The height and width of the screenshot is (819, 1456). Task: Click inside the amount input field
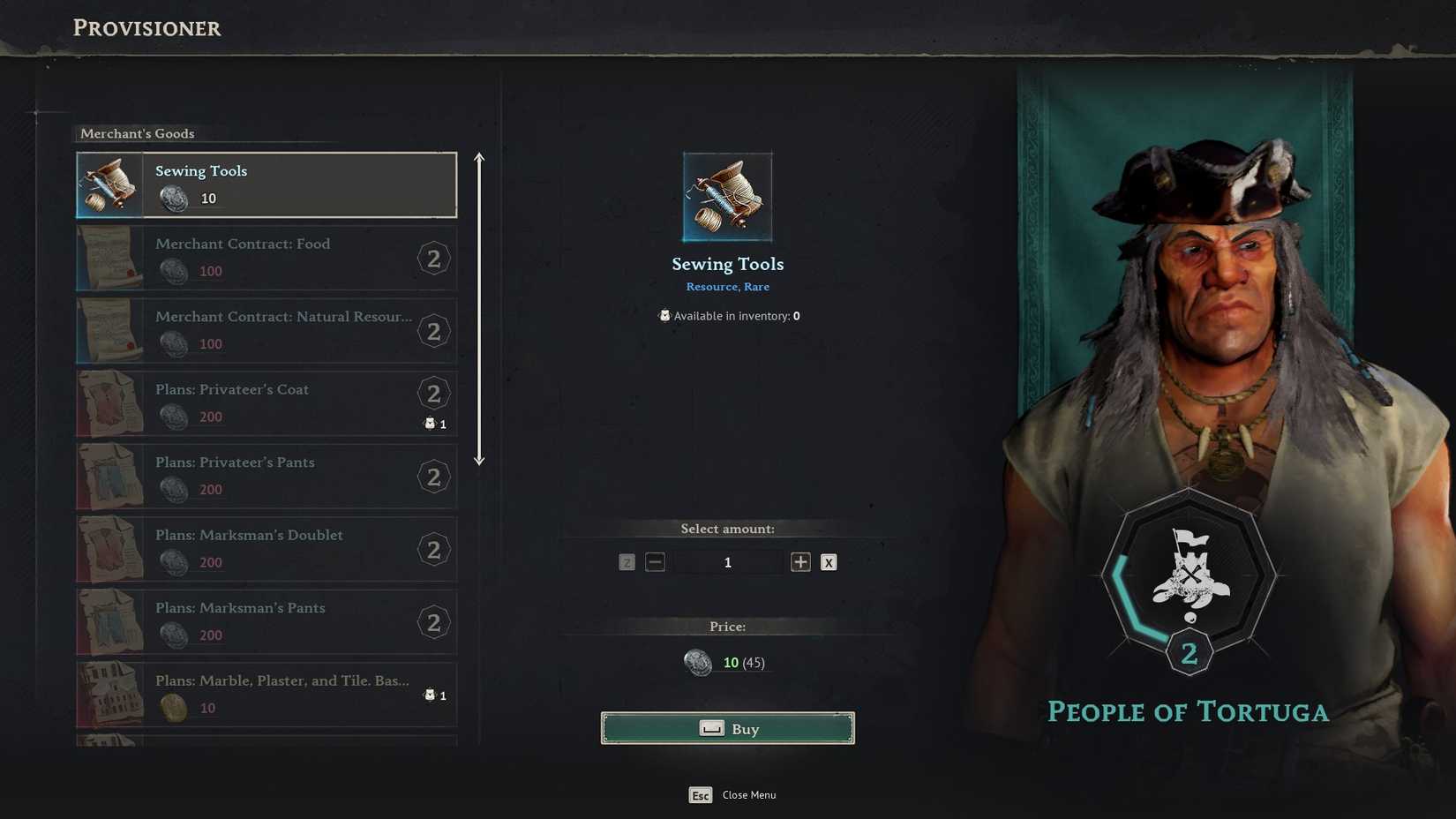click(x=727, y=562)
